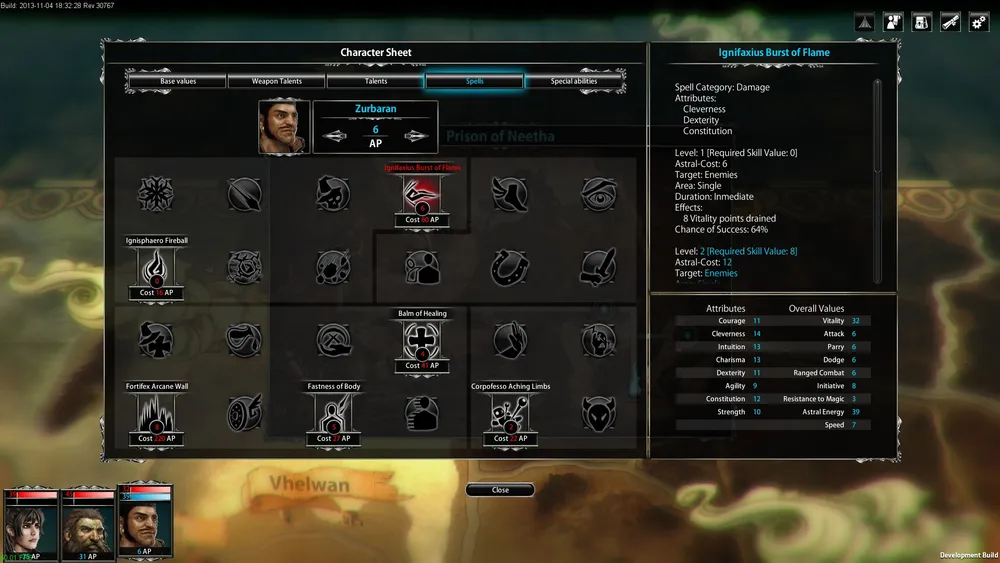Pick the Balm of Healing spell
The width and height of the screenshot is (1000, 563).
422,341
